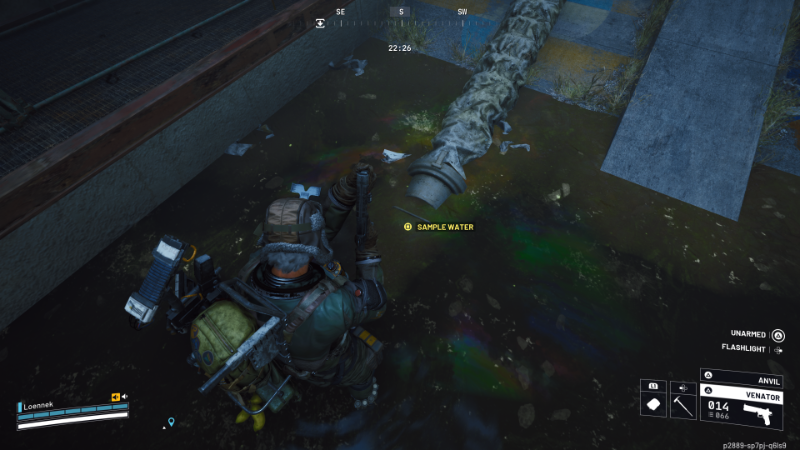This screenshot has width=800, height=450.
Task: Choose the white consumable item slot
Action: tap(653, 404)
